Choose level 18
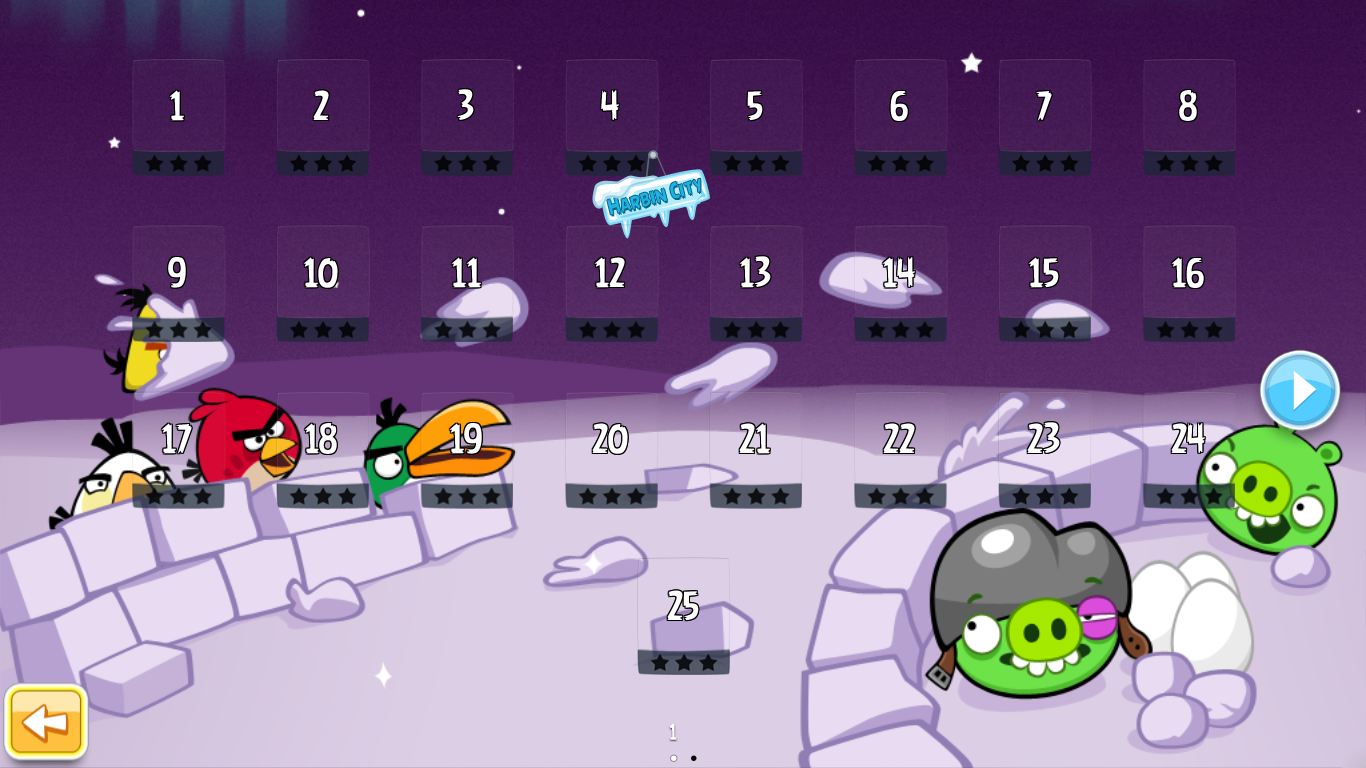Image resolution: width=1366 pixels, height=768 pixels. click(322, 449)
